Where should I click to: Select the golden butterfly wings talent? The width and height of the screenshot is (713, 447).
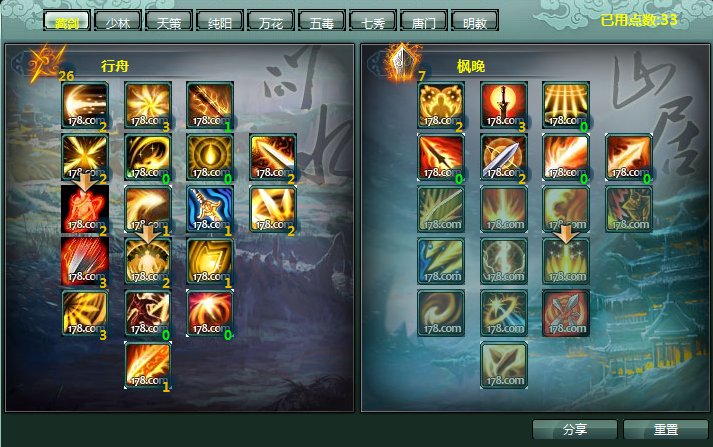442,104
